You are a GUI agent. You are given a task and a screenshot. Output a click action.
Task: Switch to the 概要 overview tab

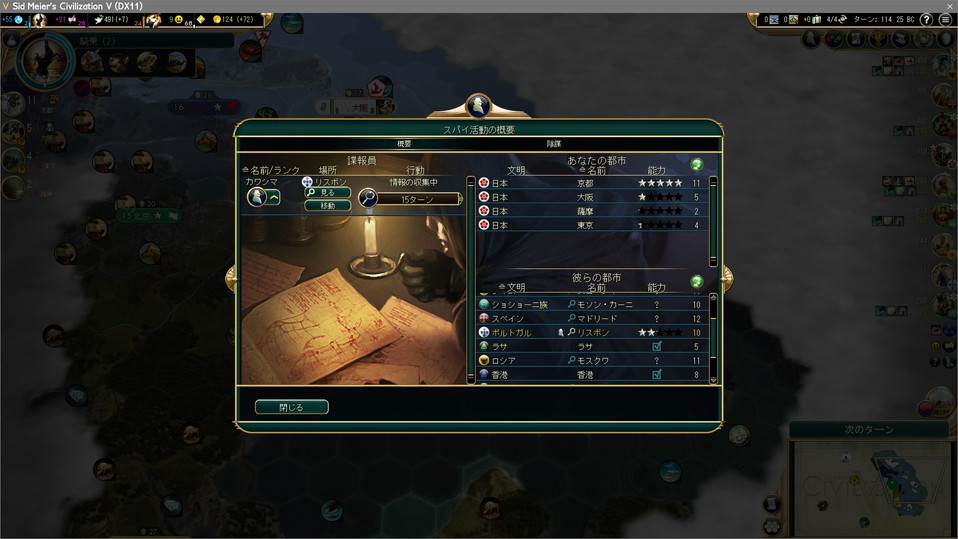pyautogui.click(x=404, y=144)
